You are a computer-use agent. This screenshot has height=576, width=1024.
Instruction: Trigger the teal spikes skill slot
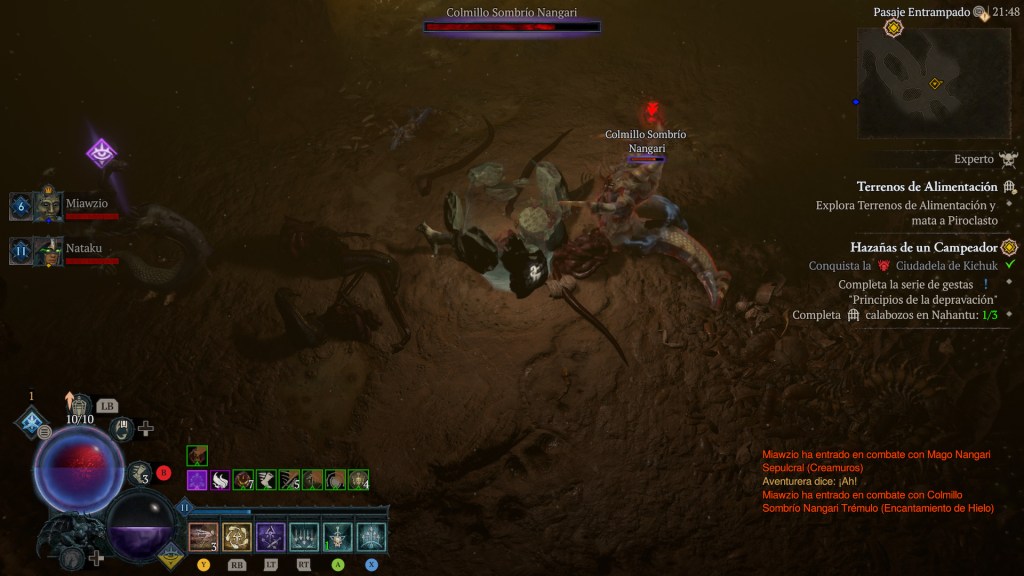pyautogui.click(x=304, y=537)
